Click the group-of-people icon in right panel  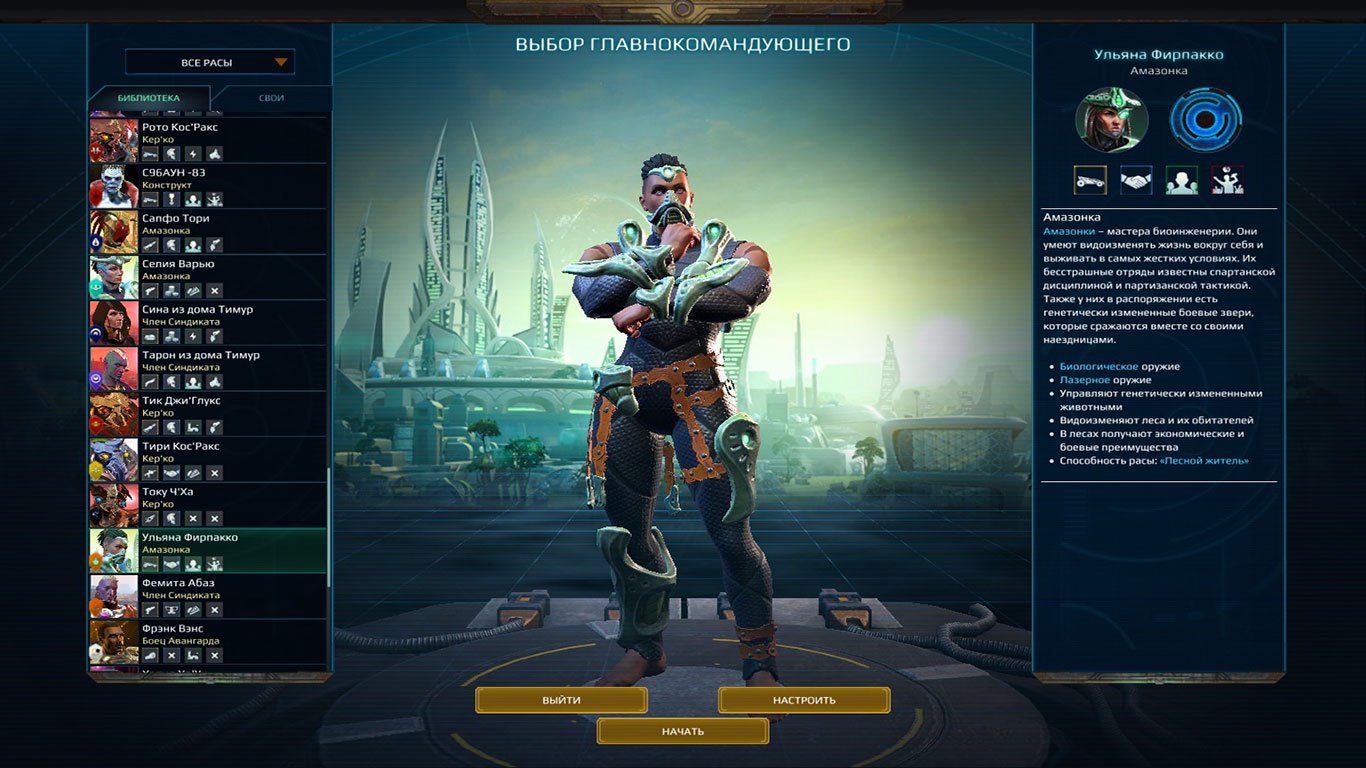pyautogui.click(x=1181, y=180)
